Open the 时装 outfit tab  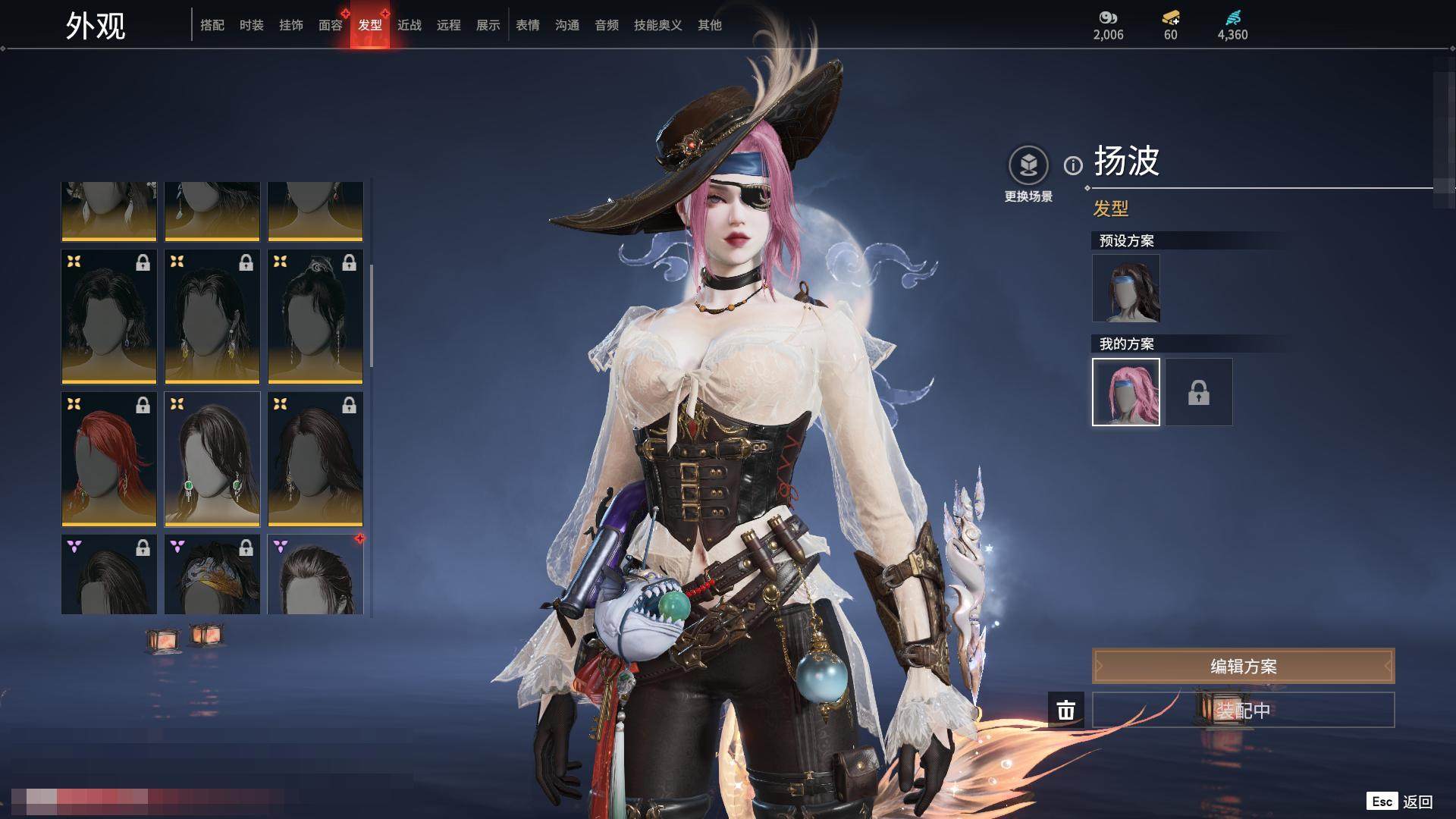252,25
